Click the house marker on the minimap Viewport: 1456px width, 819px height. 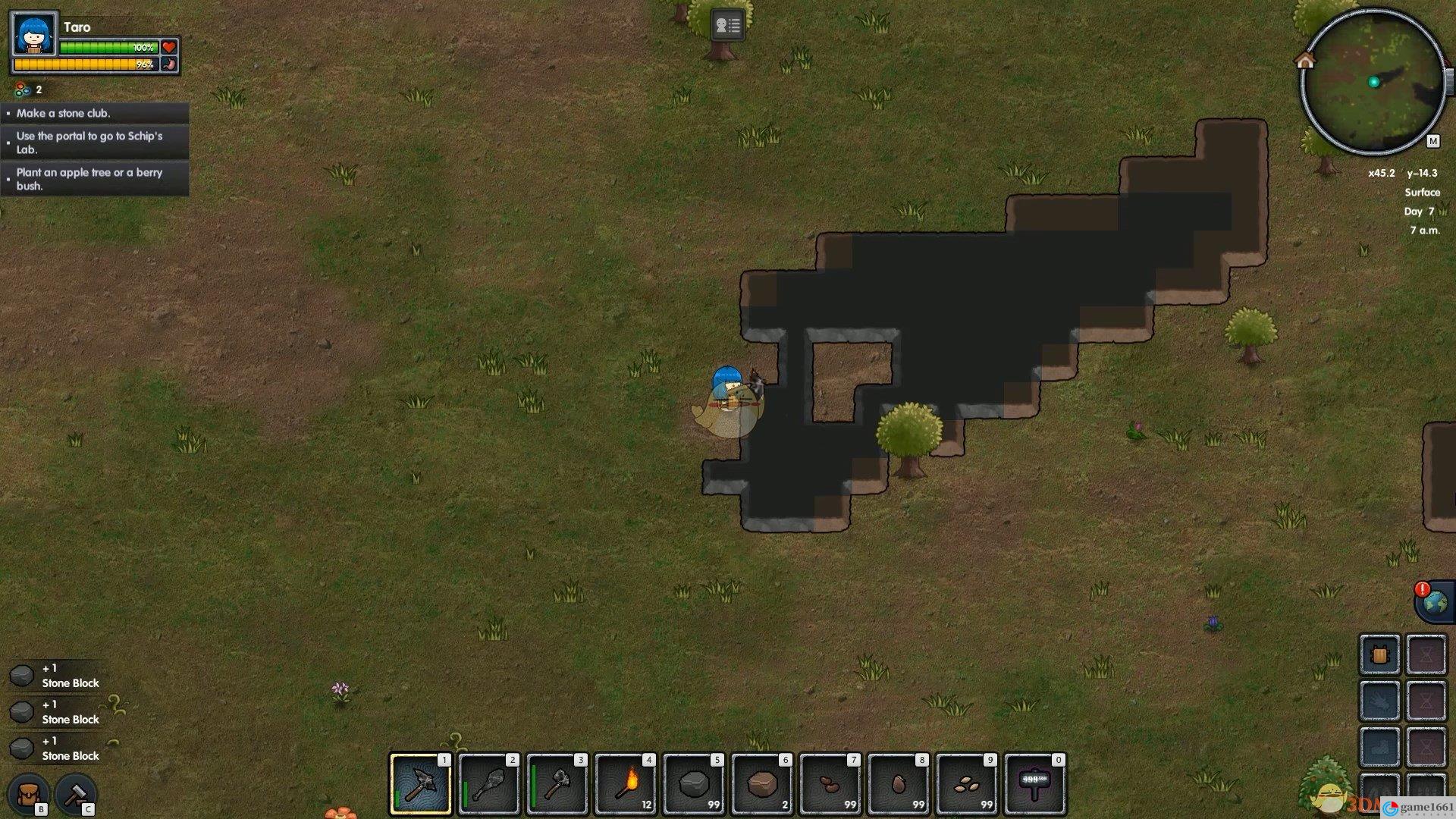point(1305,61)
